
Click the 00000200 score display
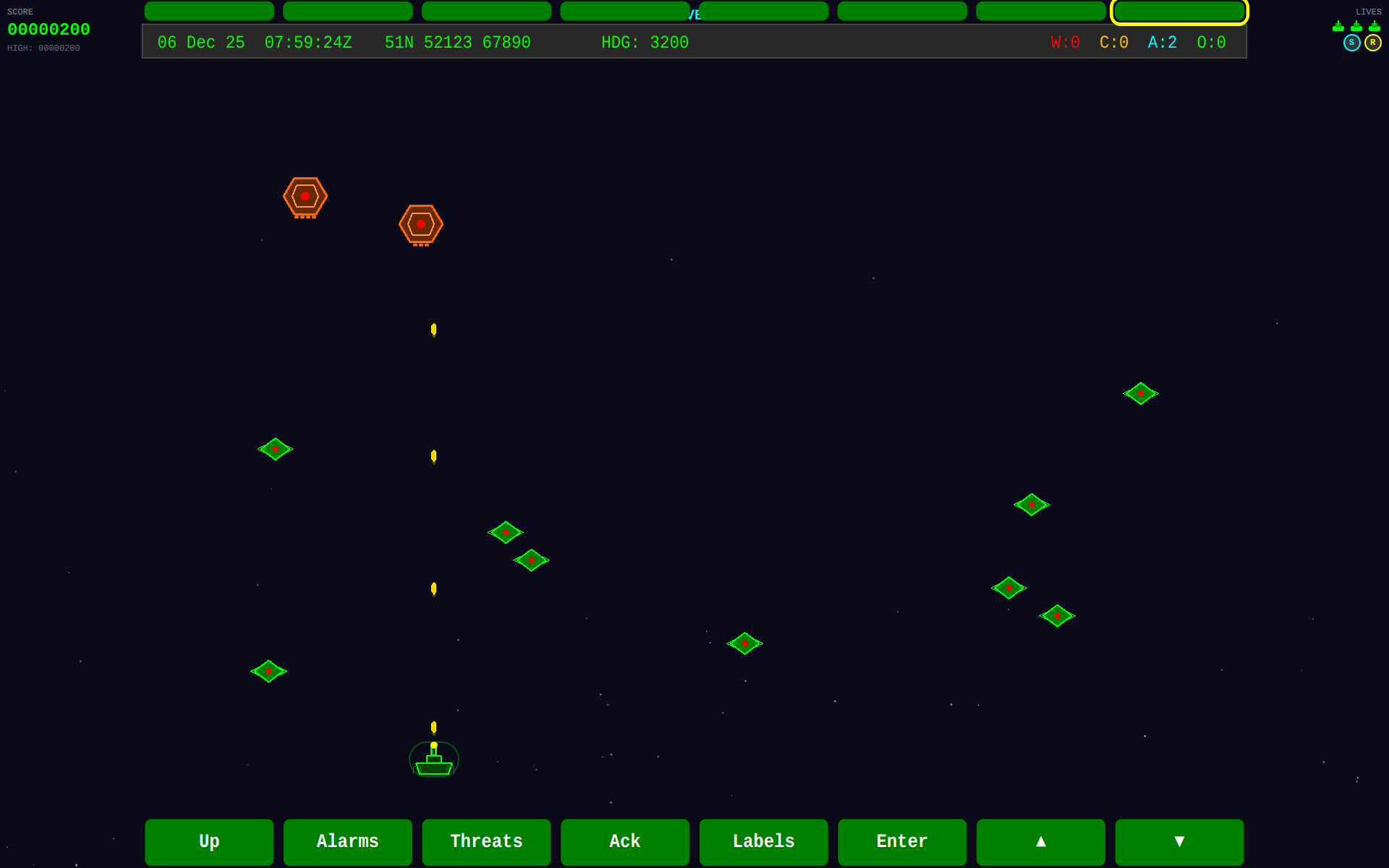tap(49, 30)
